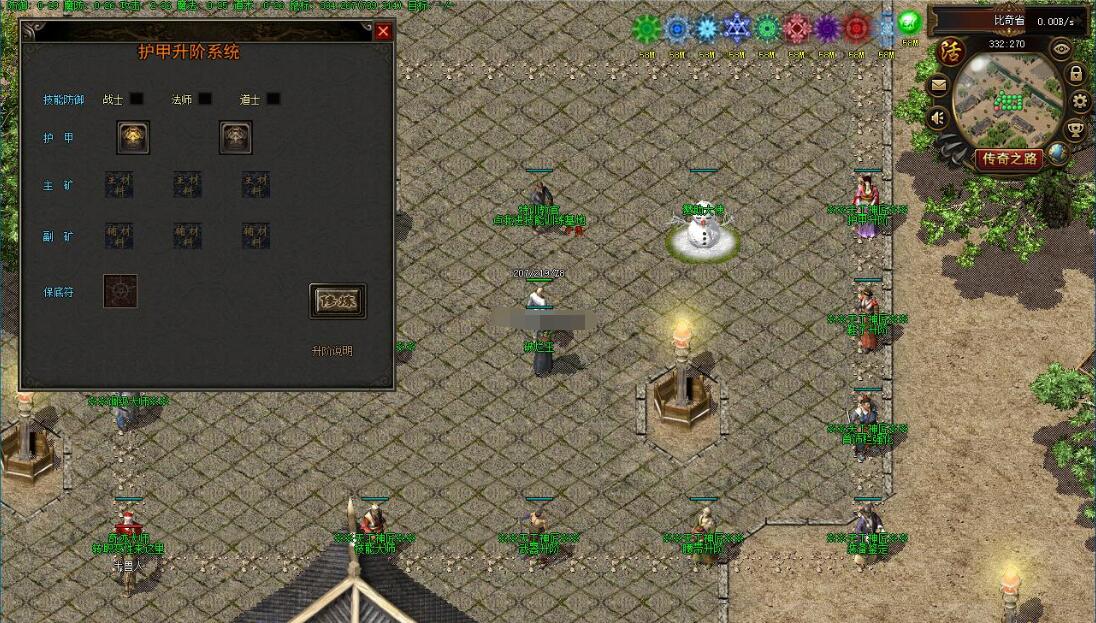Tick the 法师 (Mage) checkbox

205,99
